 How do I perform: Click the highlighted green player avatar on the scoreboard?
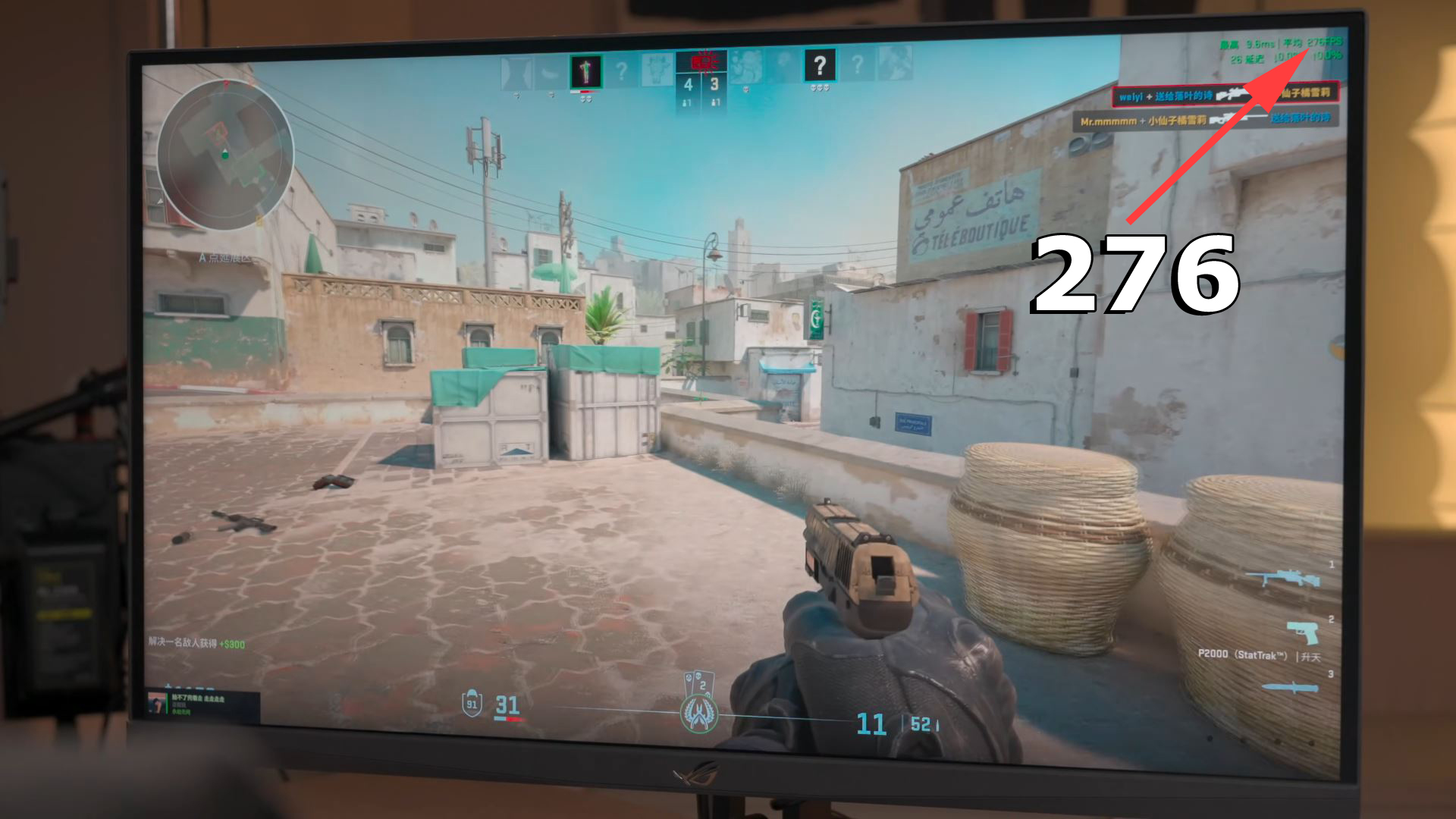point(586,71)
